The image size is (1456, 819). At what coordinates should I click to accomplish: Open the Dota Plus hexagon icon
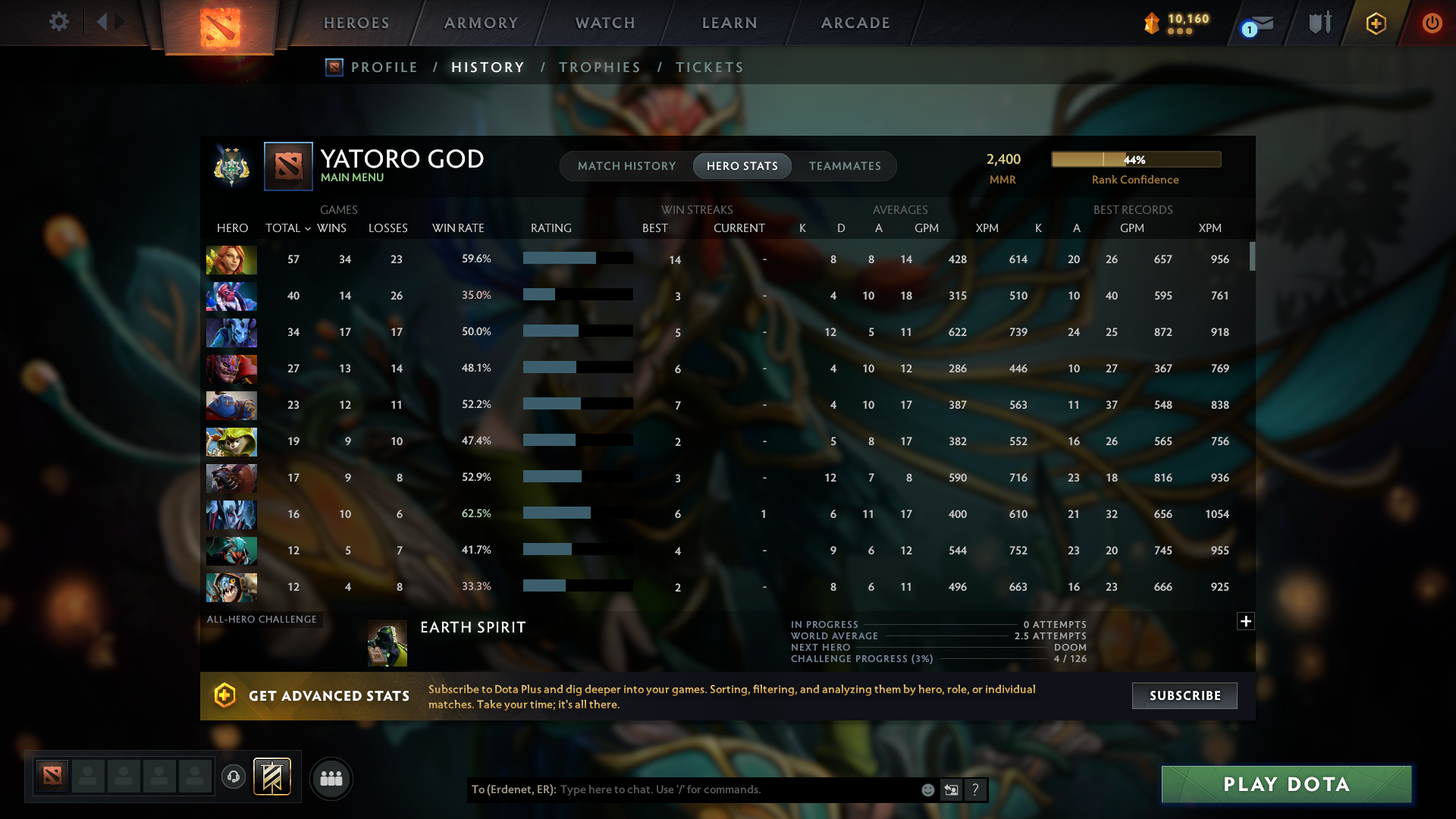pyautogui.click(x=1375, y=24)
